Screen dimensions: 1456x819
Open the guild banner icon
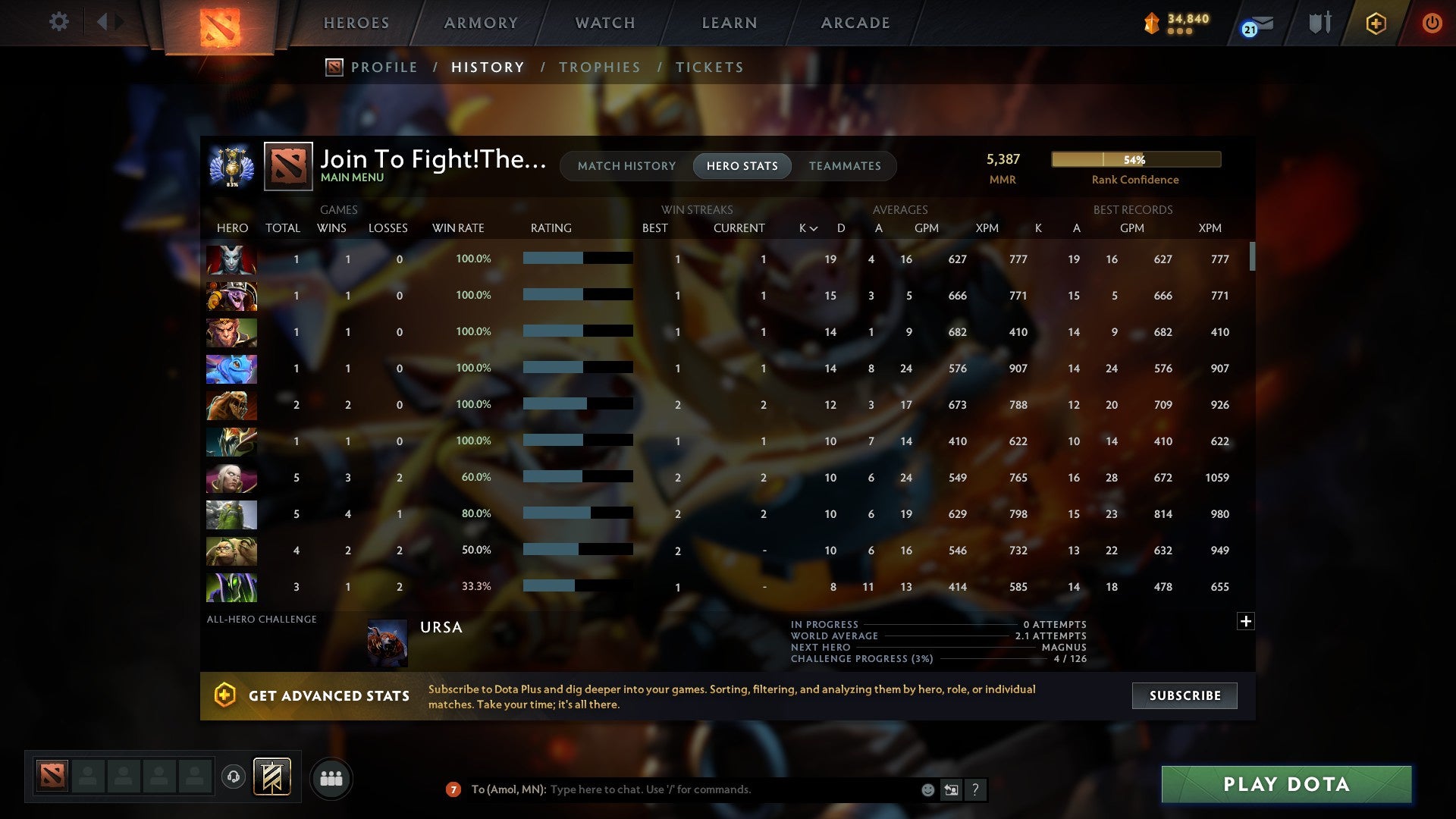coord(1320,23)
